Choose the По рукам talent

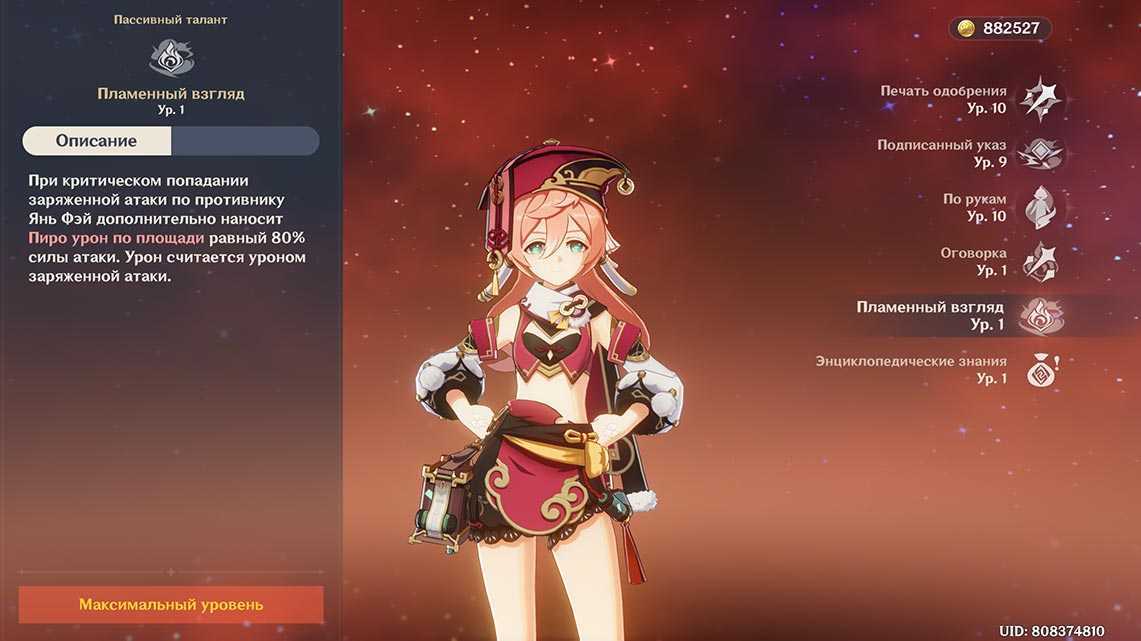coord(1040,207)
